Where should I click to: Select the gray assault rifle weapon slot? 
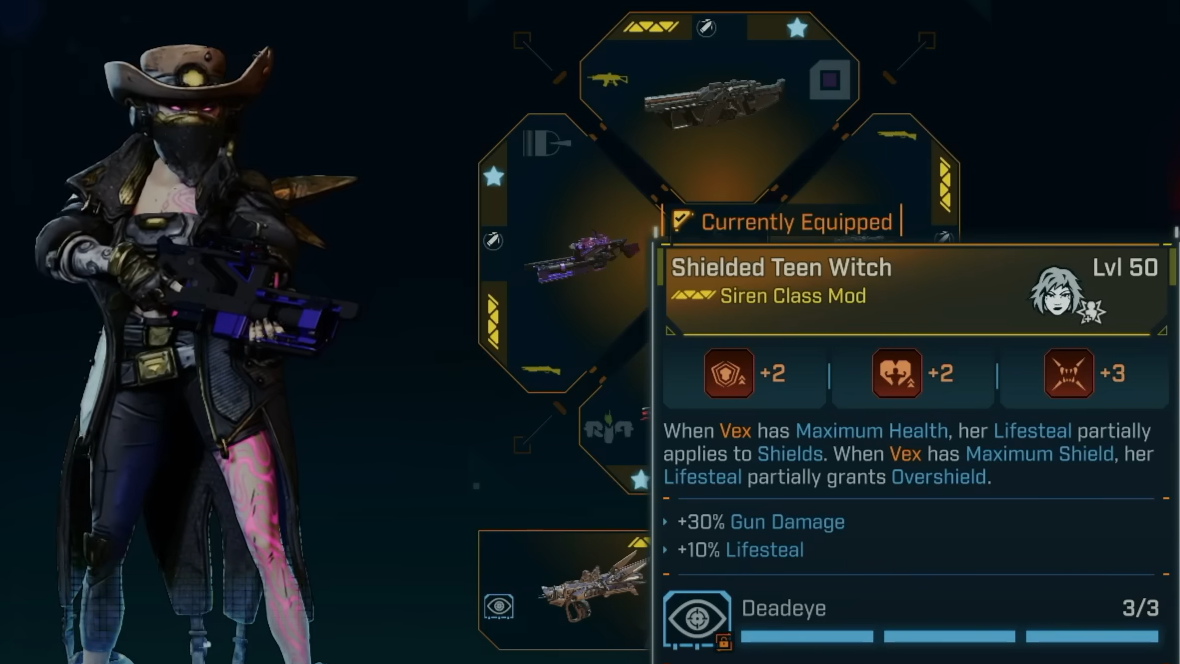[x=714, y=100]
